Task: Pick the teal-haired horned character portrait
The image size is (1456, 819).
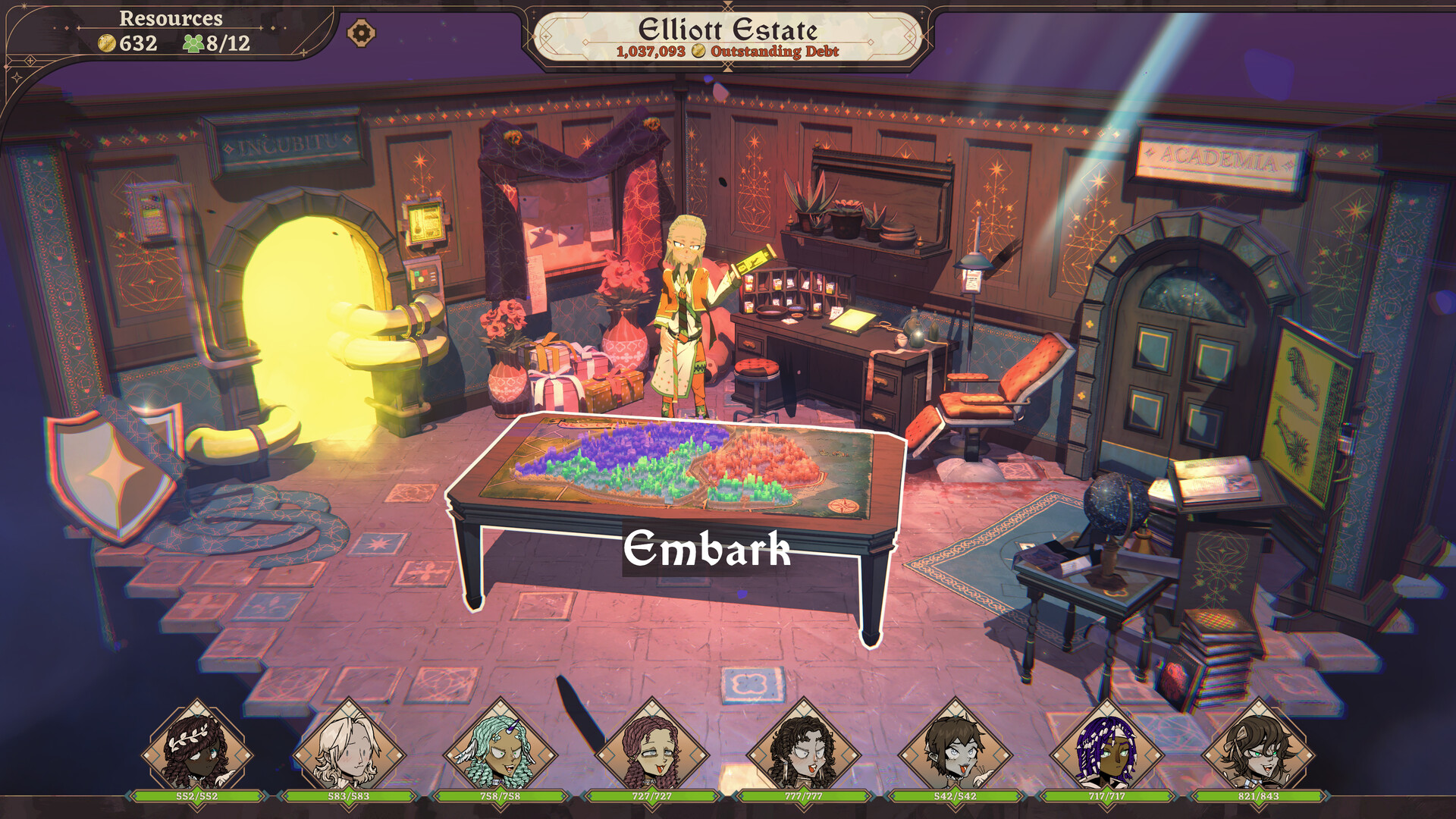Action: (x=500, y=747)
